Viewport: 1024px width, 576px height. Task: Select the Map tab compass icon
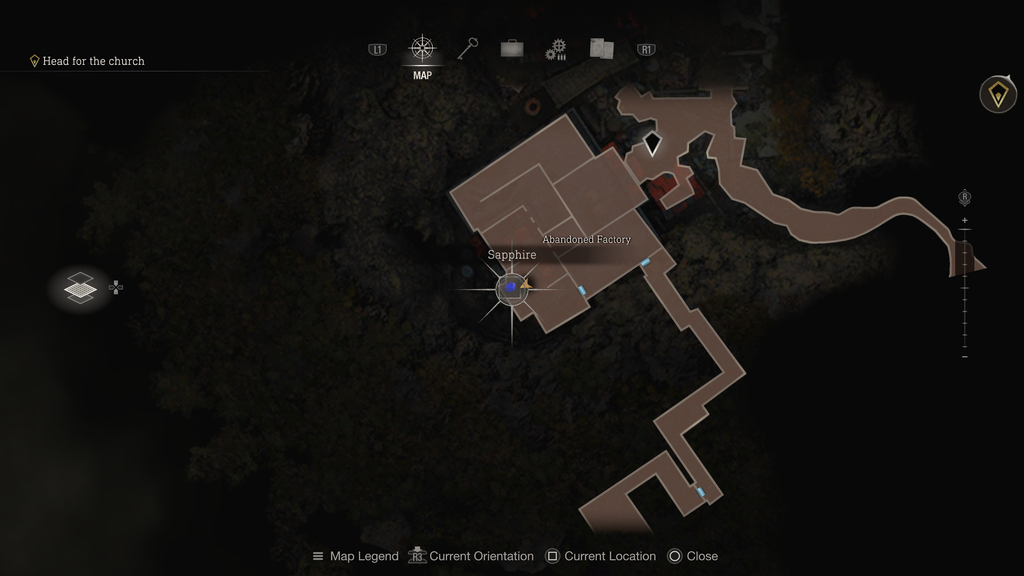click(x=422, y=49)
